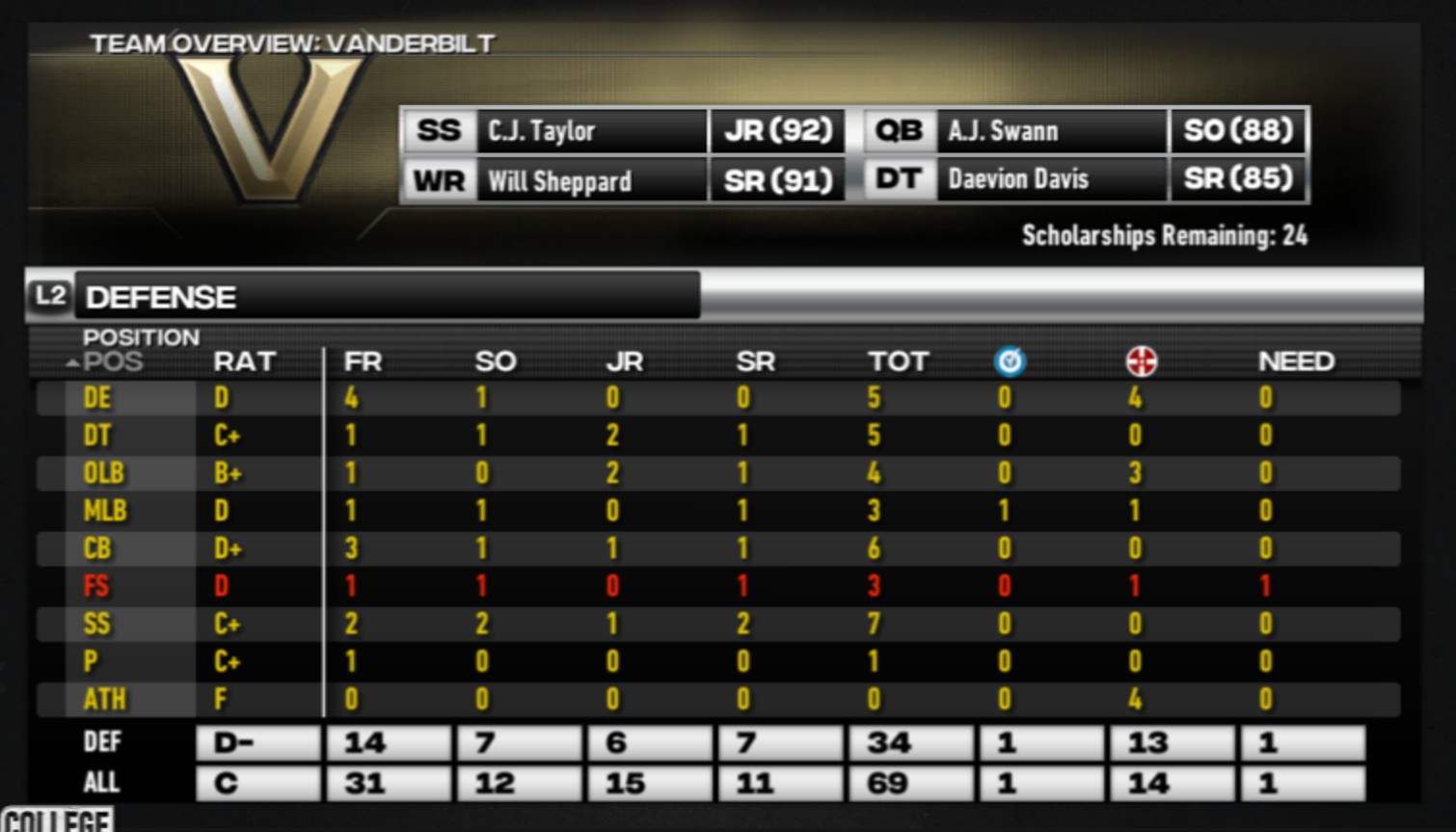Sort by the red crosshair icon column
The height and width of the screenshot is (832, 1456).
click(x=1141, y=362)
